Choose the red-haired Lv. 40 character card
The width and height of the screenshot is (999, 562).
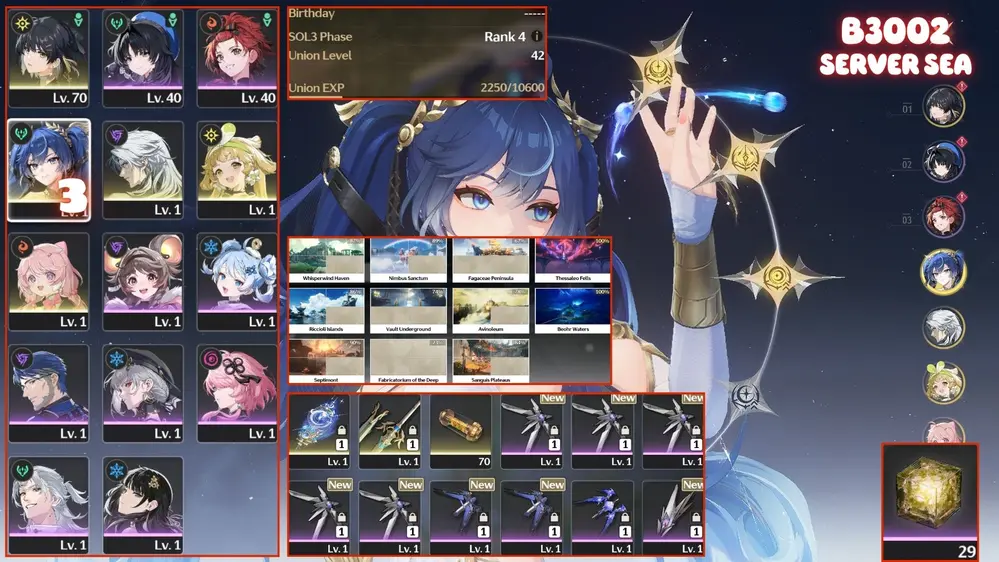pos(237,58)
